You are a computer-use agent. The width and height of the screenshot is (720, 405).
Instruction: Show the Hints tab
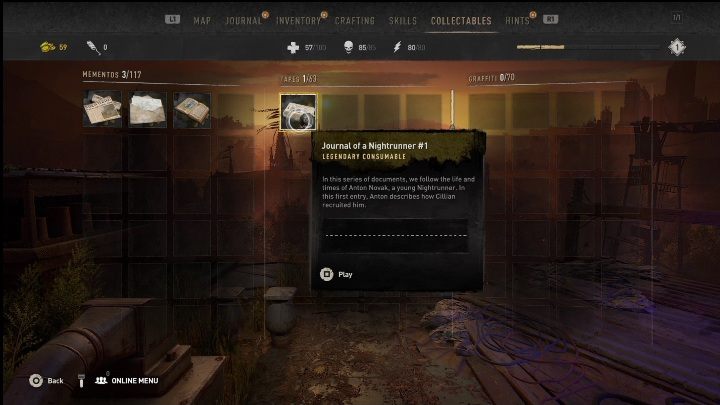[x=518, y=20]
